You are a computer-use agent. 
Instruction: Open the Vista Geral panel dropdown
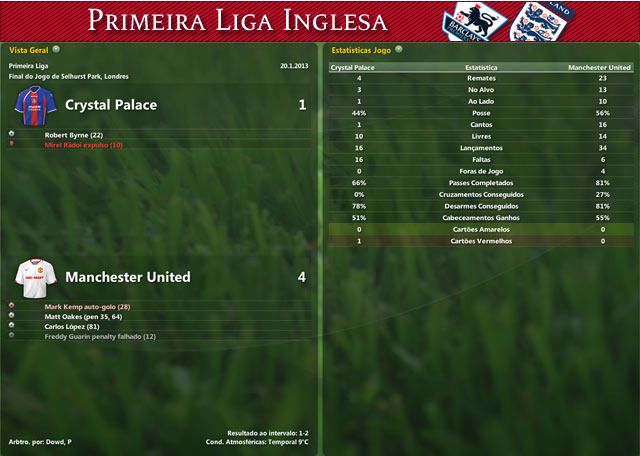coord(56,48)
